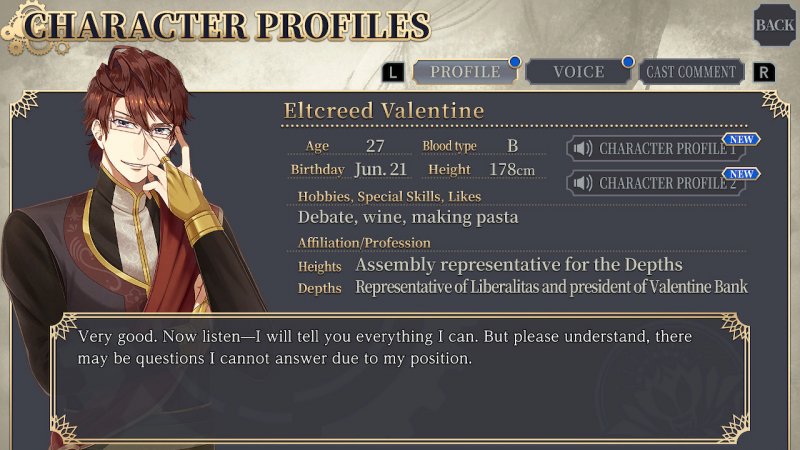Play the CHARACTER PROFILE 2 voice clip
The image size is (800, 450).
click(x=657, y=183)
